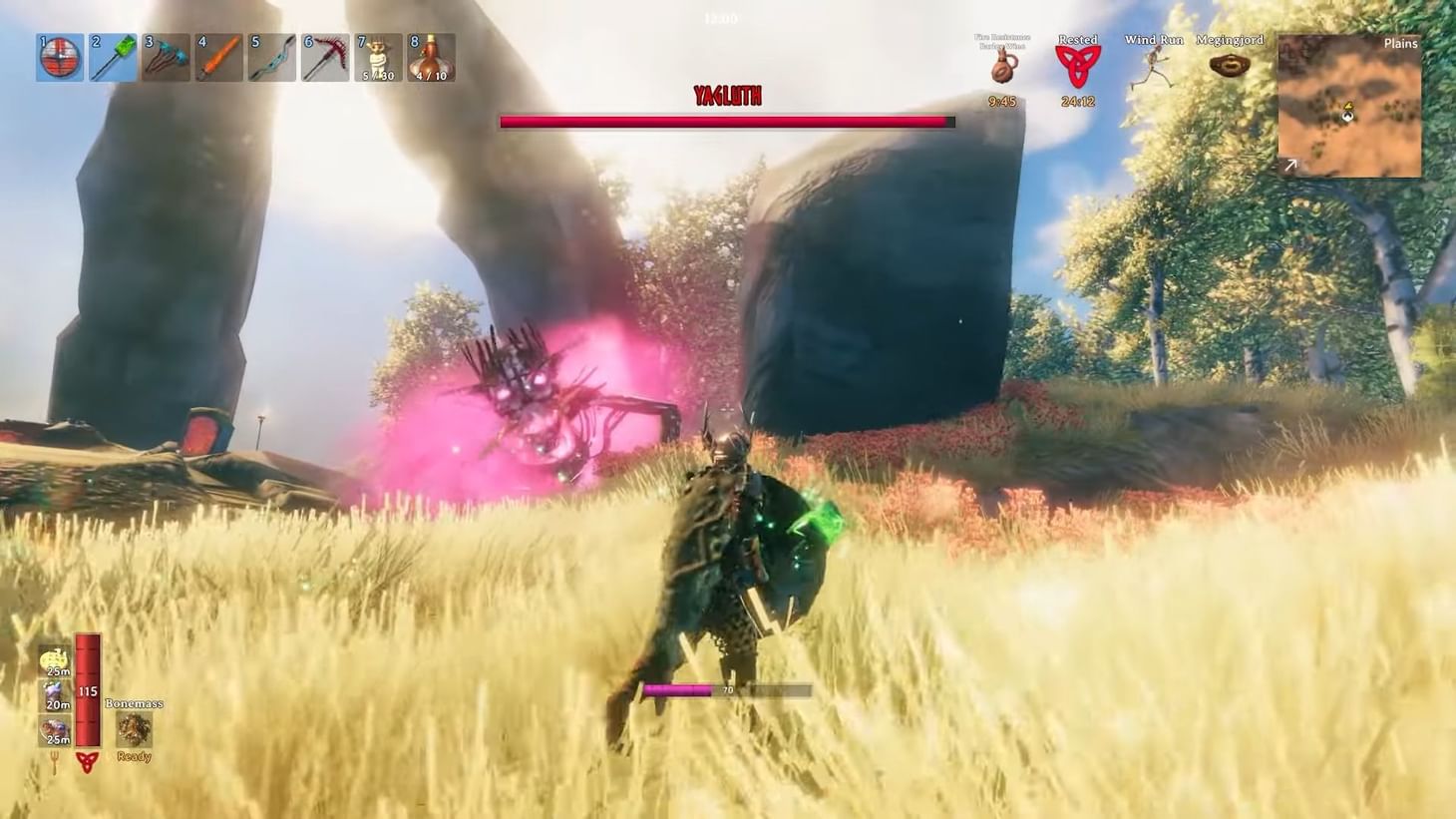Image resolution: width=1456 pixels, height=819 pixels.
Task: Click the Ready label under Bonemass
Action: (x=134, y=756)
